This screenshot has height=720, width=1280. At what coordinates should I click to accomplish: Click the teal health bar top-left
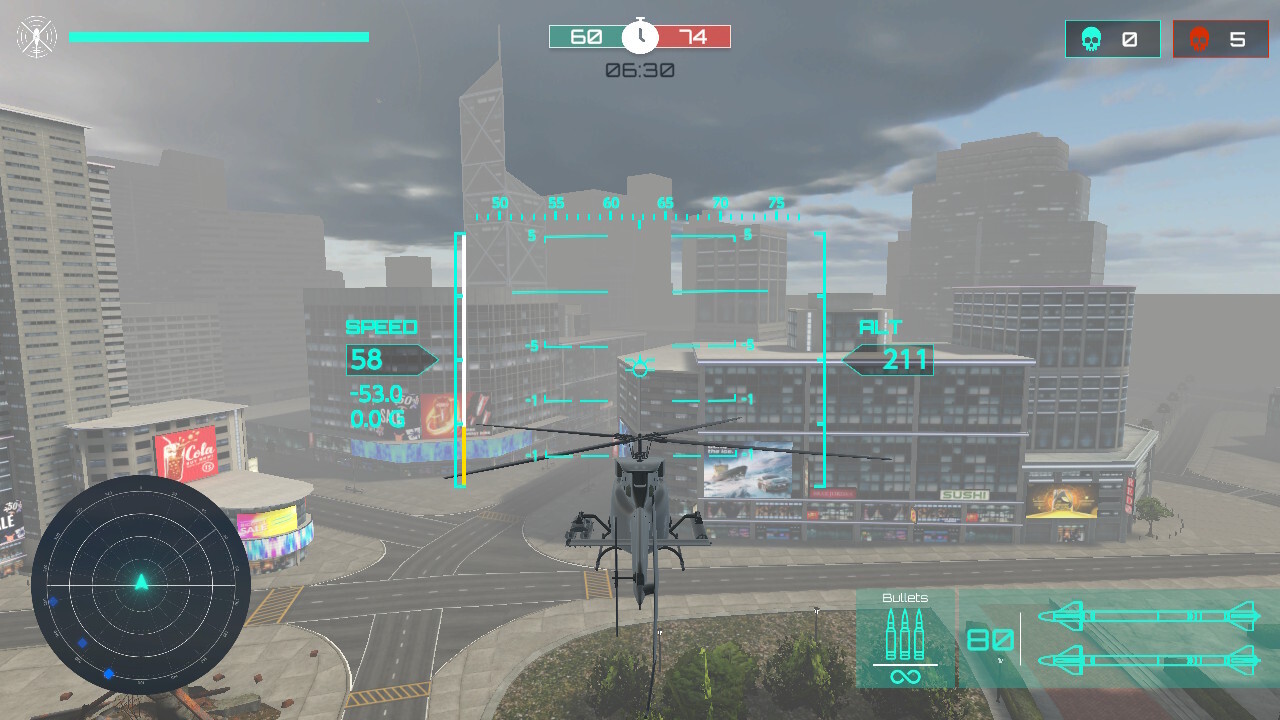point(220,36)
